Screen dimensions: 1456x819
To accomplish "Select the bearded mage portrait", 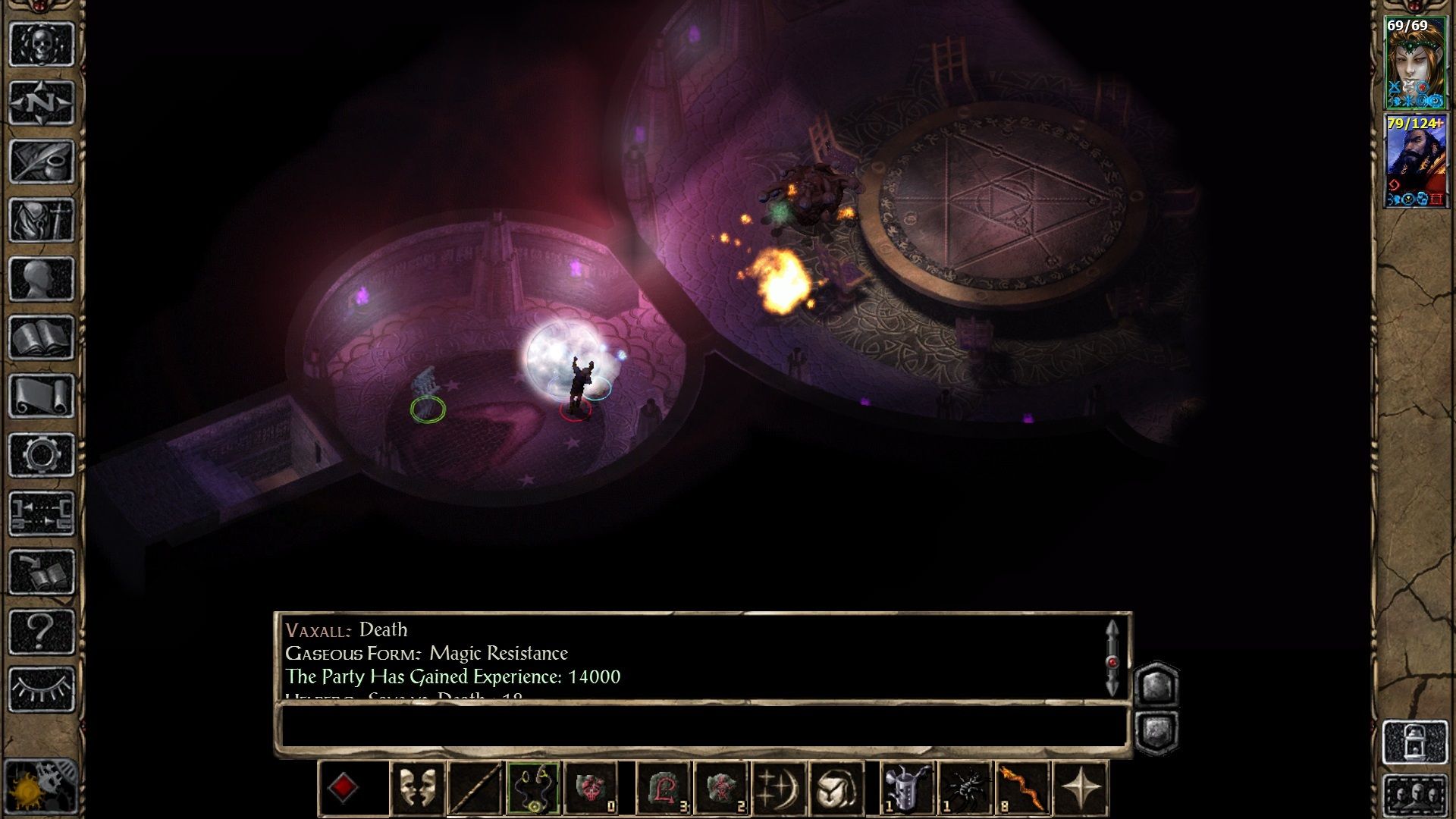I will [1415, 162].
